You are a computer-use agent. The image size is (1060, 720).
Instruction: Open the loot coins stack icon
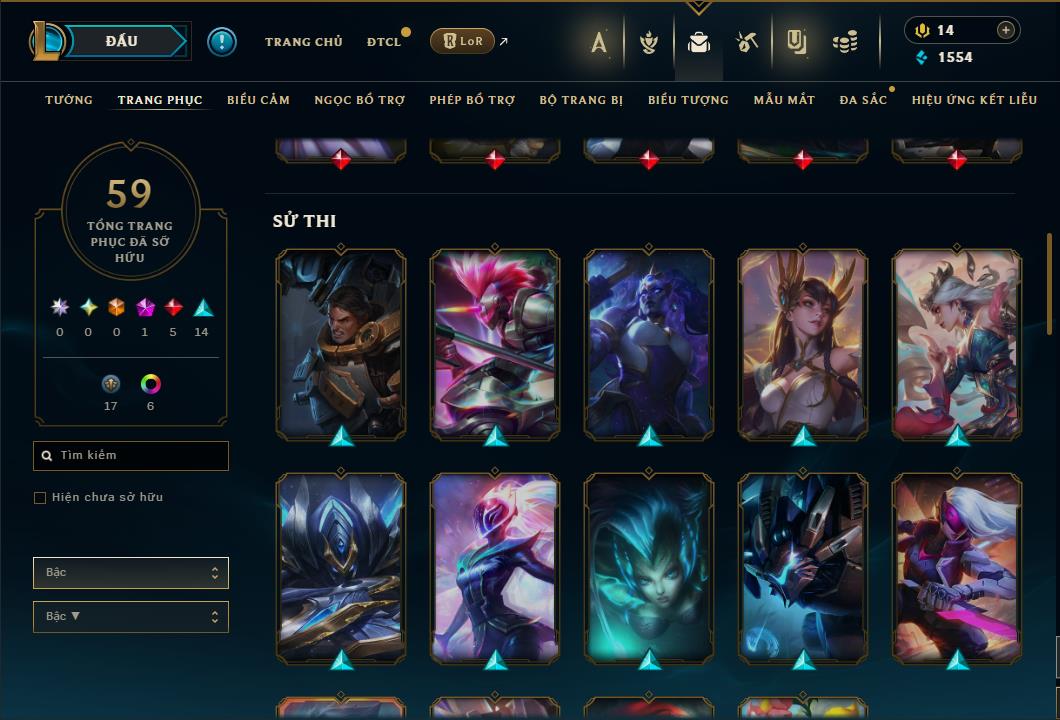coord(845,42)
